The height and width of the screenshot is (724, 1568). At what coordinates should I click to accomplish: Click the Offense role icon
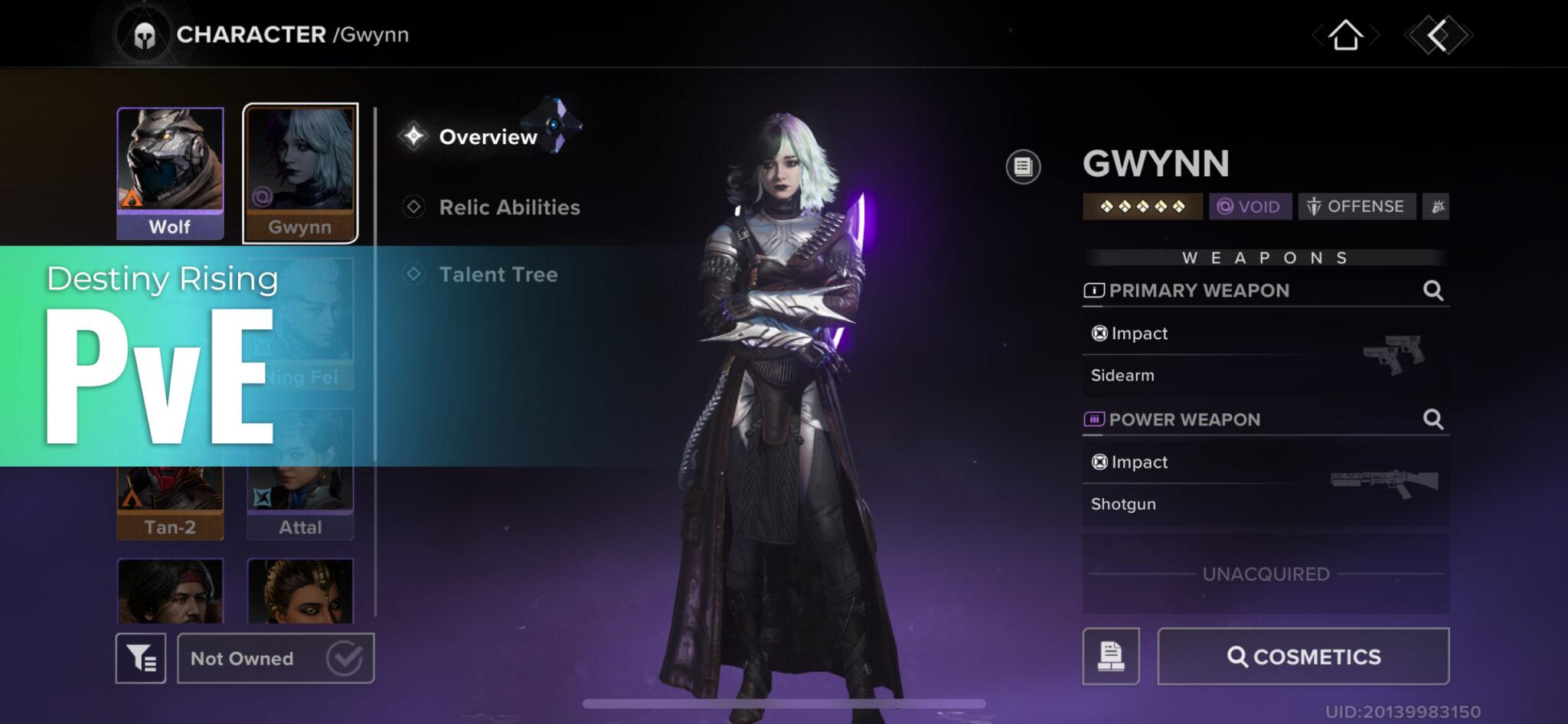pyautogui.click(x=1357, y=206)
